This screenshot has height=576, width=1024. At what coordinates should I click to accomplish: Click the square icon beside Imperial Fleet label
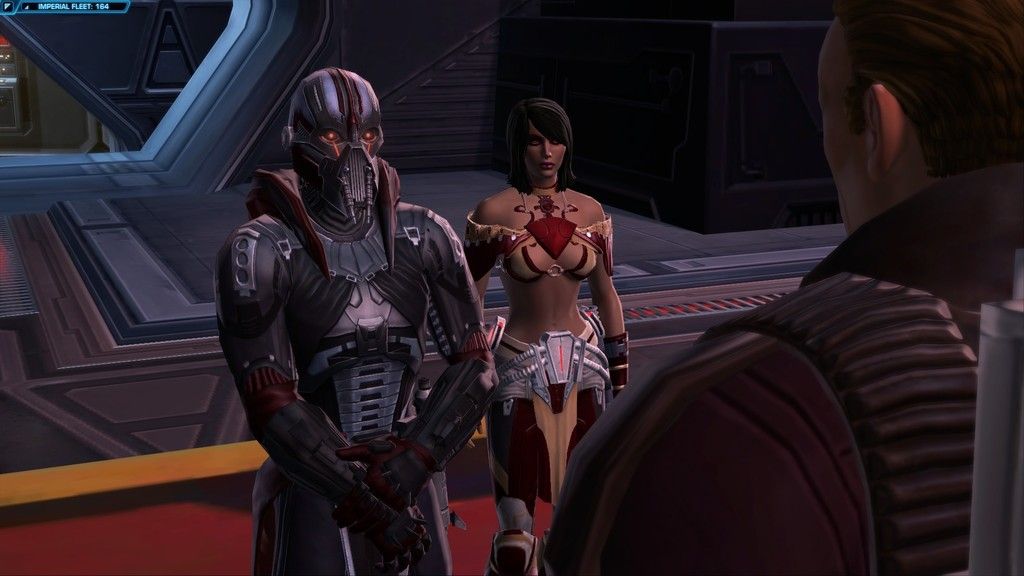[8, 7]
